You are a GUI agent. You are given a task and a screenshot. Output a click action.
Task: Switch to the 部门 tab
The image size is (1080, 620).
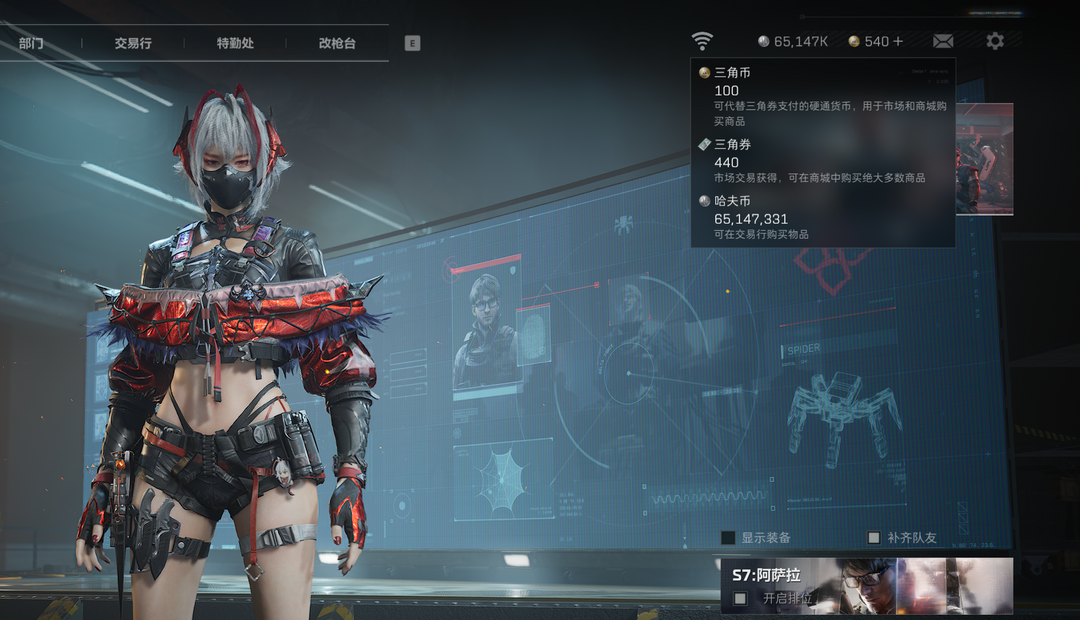[31, 44]
